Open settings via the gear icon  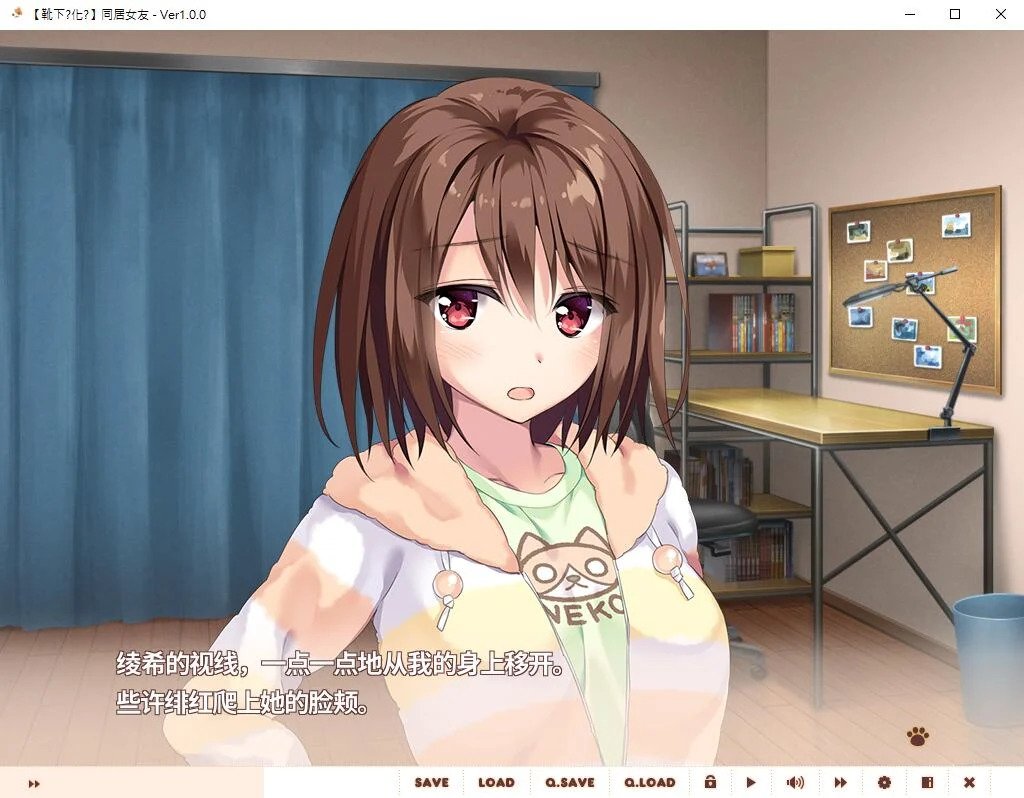click(884, 782)
